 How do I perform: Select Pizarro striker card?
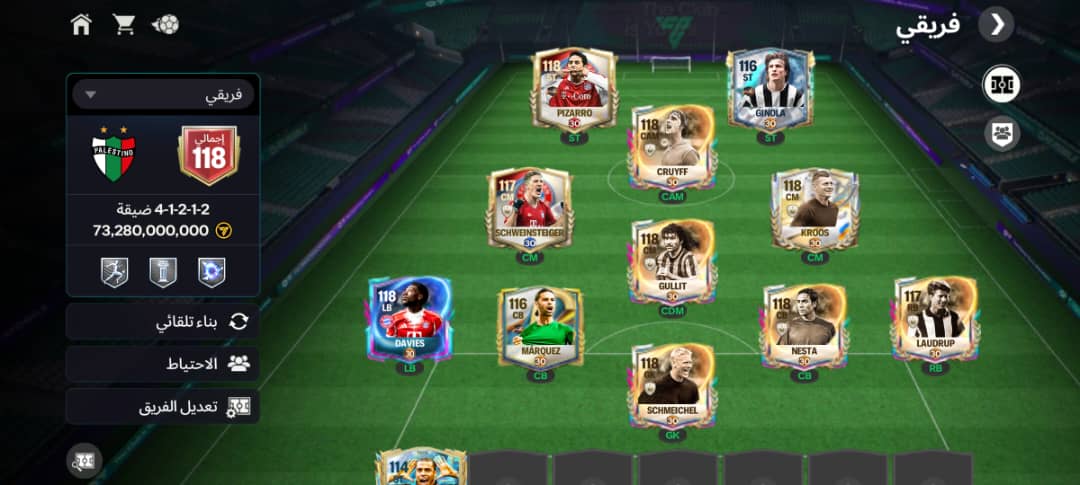coord(574,90)
